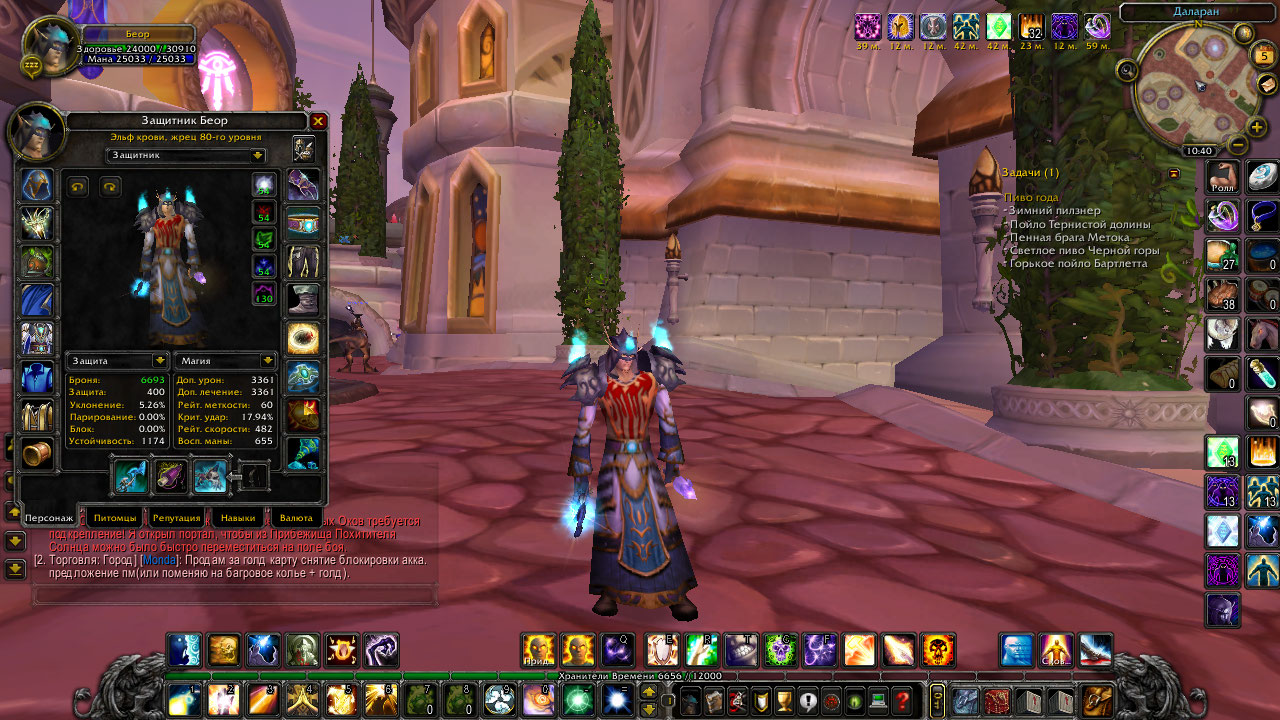Click the chat text input box
Viewport: 1280px width, 720px height.
click(x=235, y=596)
